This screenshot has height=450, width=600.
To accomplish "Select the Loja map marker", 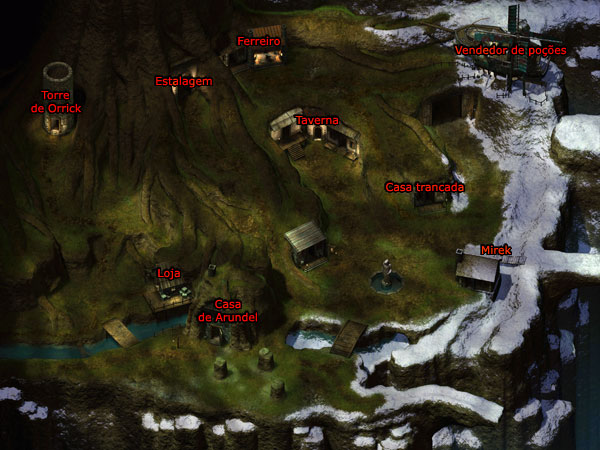I will click(x=169, y=273).
